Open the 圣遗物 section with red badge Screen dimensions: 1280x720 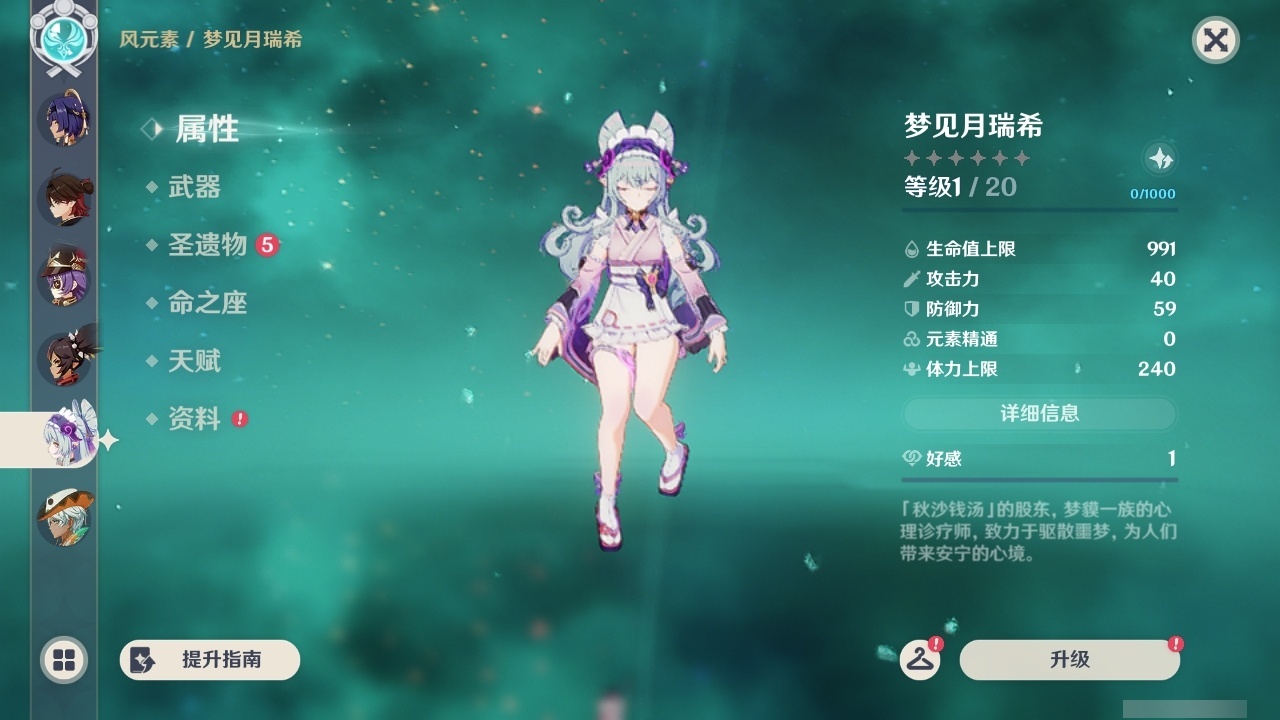[x=208, y=245]
